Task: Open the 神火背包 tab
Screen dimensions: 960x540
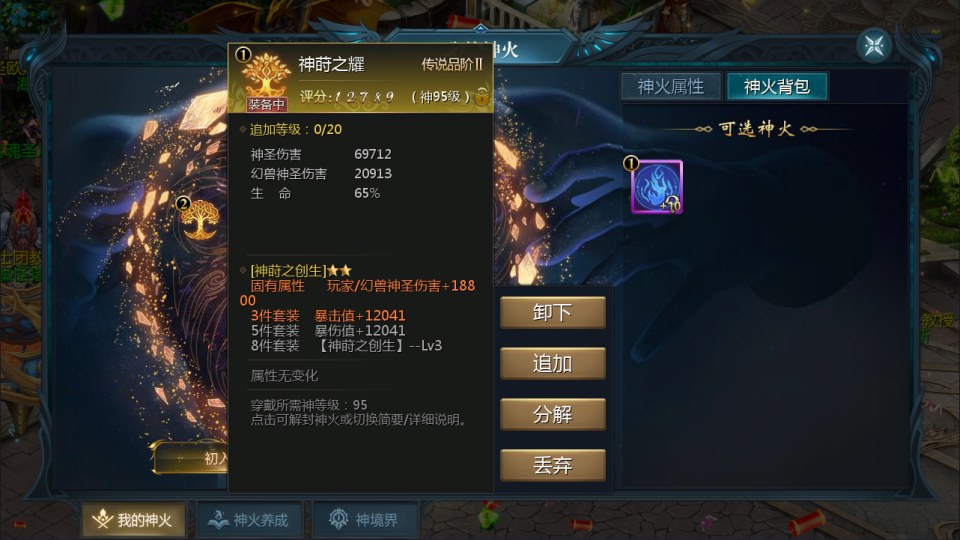Action: pos(777,87)
